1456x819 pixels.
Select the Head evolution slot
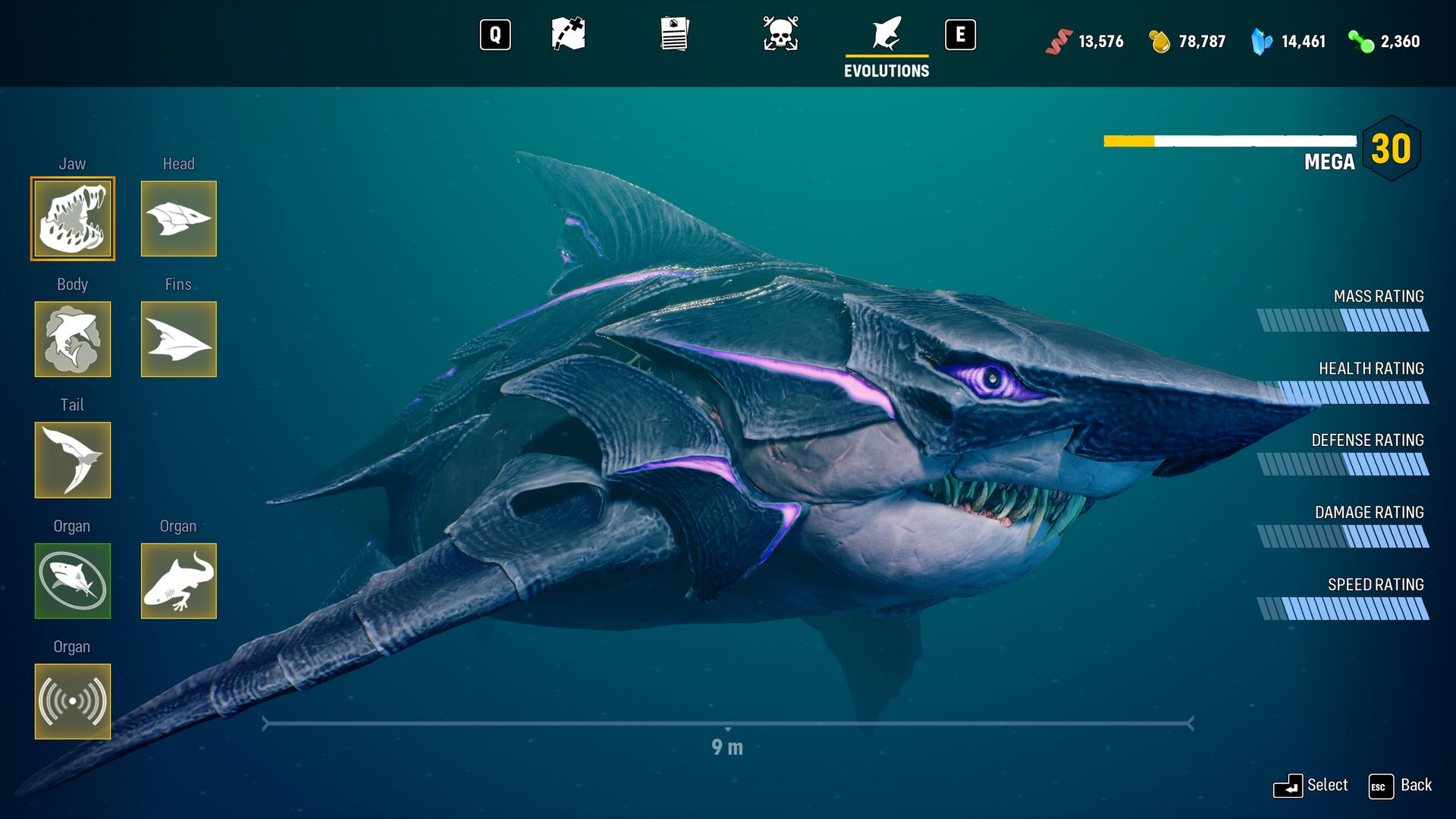(178, 218)
